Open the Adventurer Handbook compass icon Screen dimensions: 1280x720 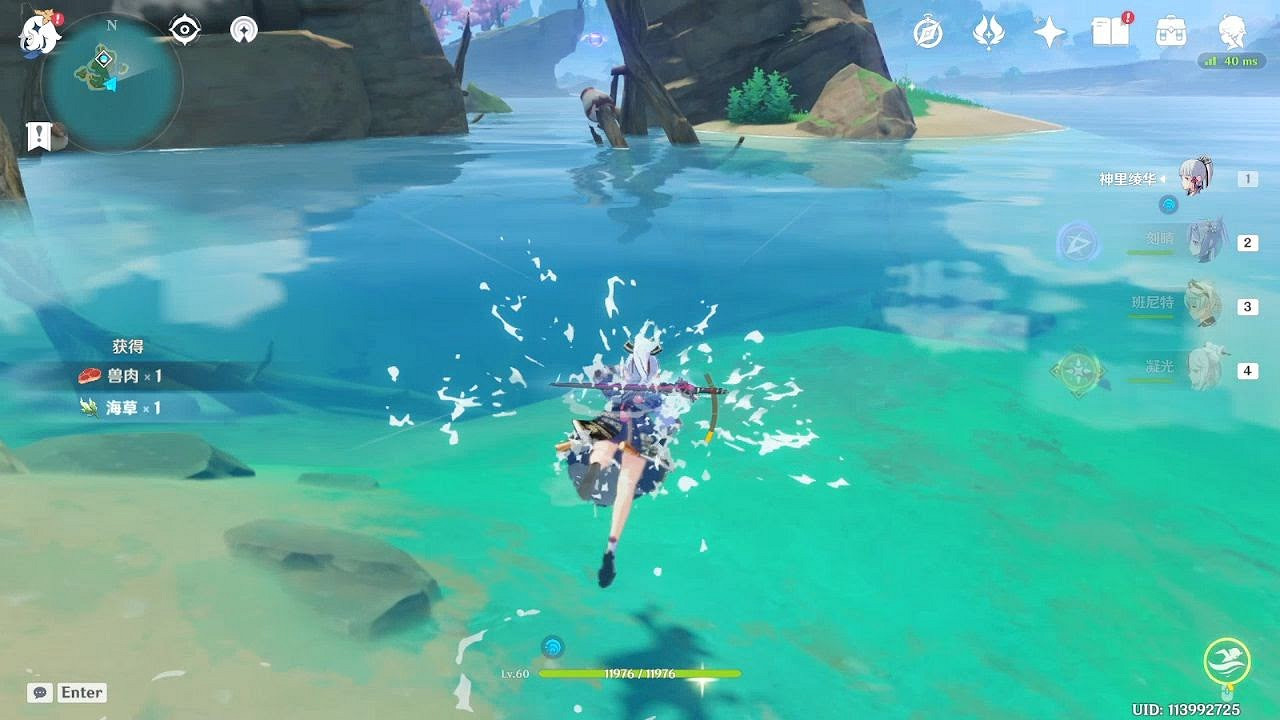tap(928, 33)
